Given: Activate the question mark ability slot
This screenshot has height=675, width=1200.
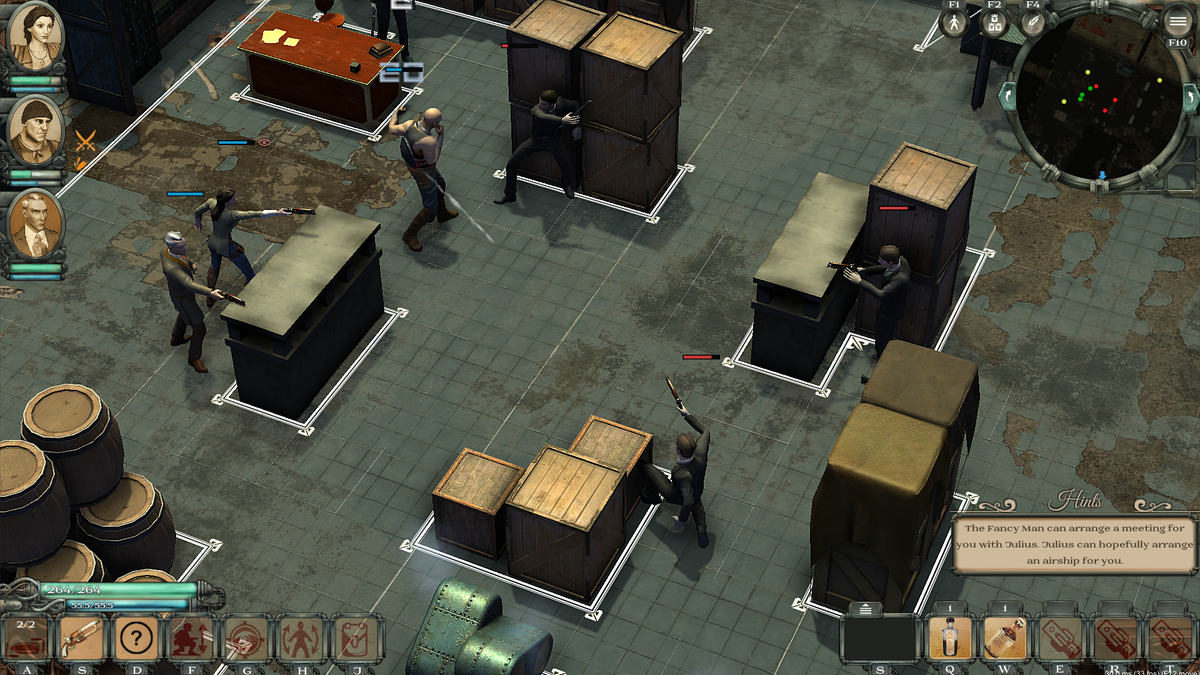Looking at the screenshot, I should (137, 637).
